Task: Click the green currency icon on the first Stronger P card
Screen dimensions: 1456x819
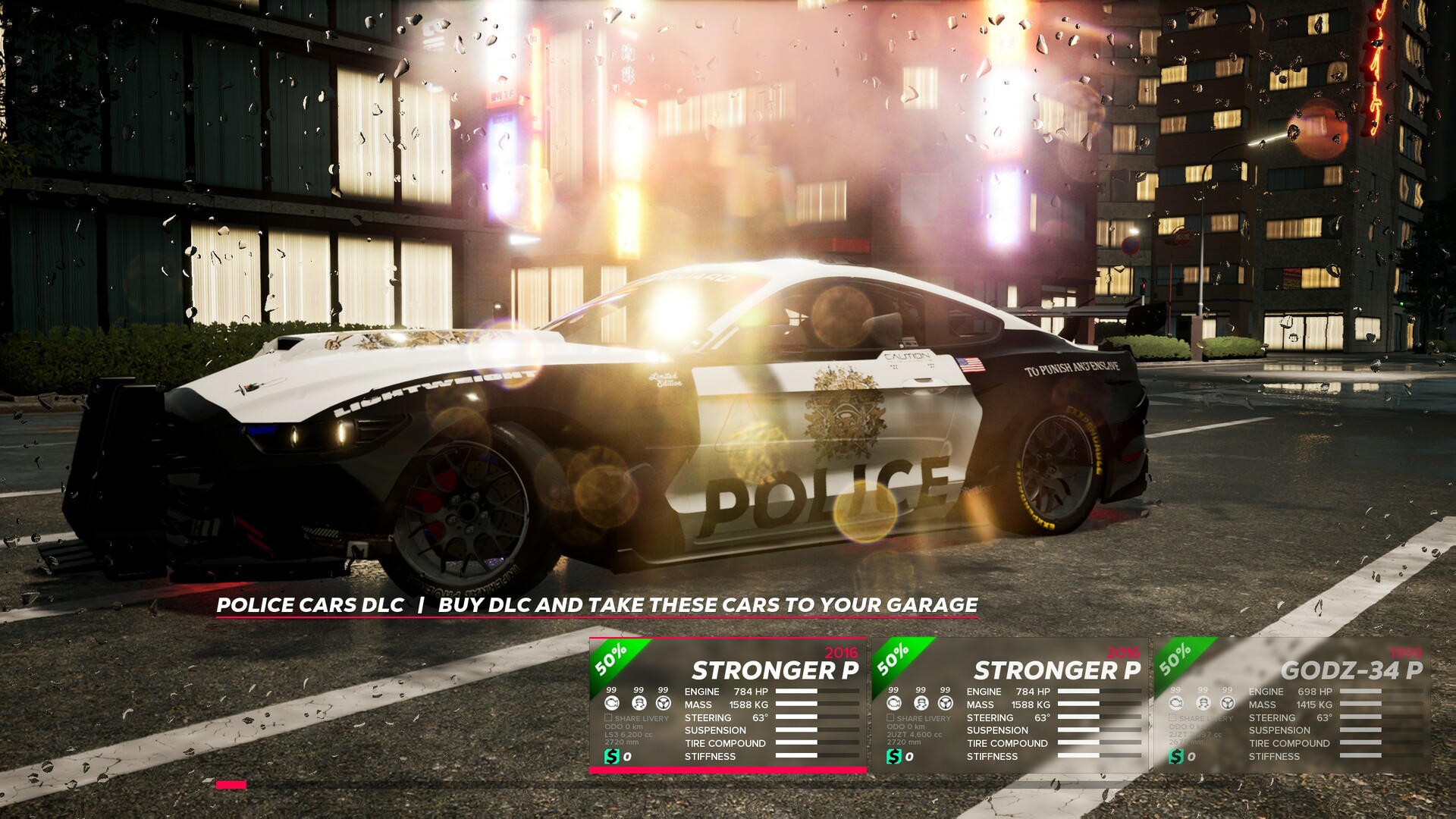Action: pyautogui.click(x=613, y=756)
